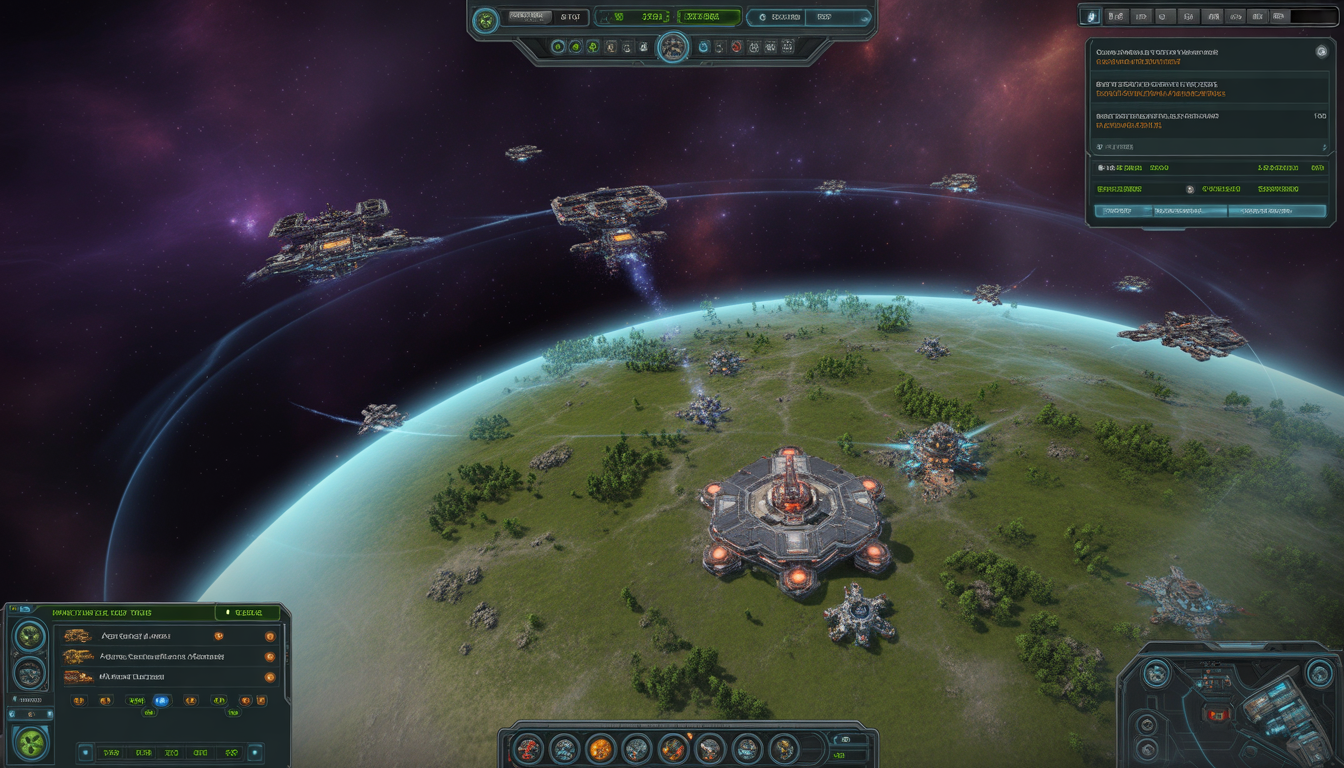The width and height of the screenshot is (1344, 768).
Task: Select the upper planet thumbnail on the left of the build panel
Action: pyautogui.click(x=29, y=635)
